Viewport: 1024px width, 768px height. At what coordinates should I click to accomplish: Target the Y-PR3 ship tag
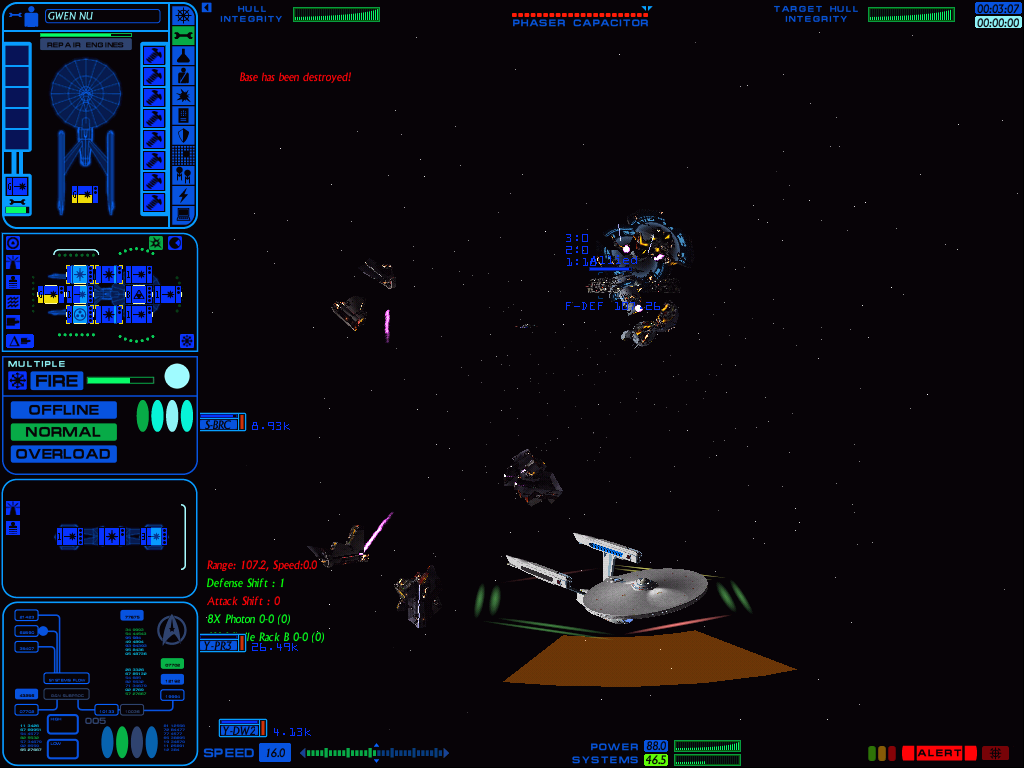pyautogui.click(x=222, y=645)
